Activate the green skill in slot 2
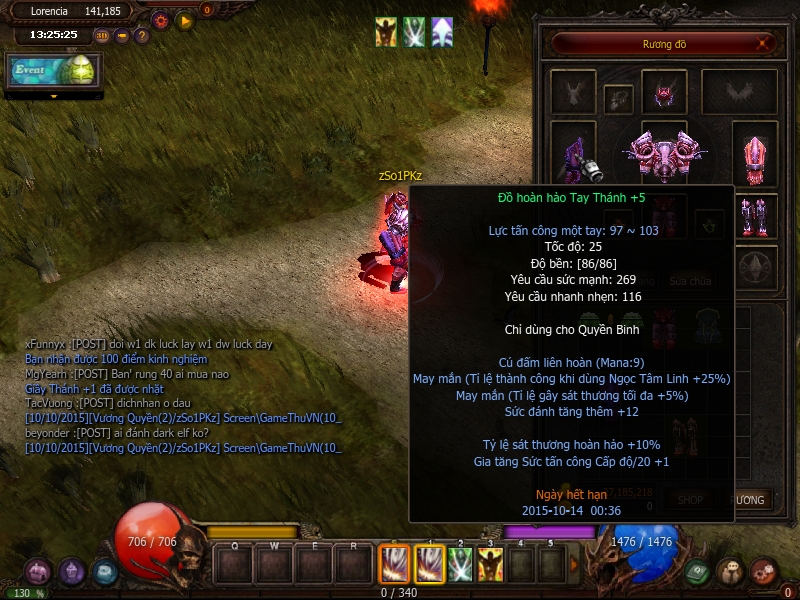Screen dimensions: 800x600 [x=460, y=564]
